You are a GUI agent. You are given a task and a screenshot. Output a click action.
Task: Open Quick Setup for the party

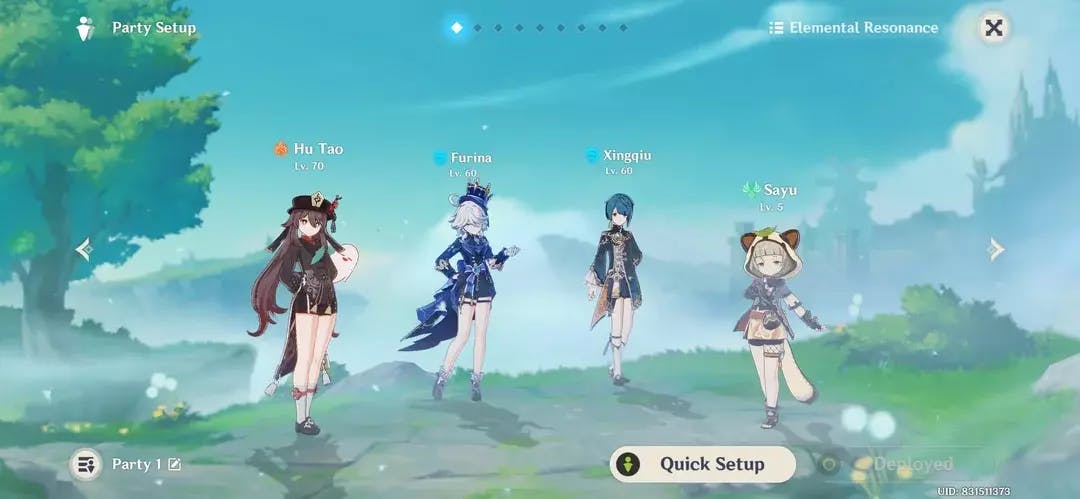(702, 464)
